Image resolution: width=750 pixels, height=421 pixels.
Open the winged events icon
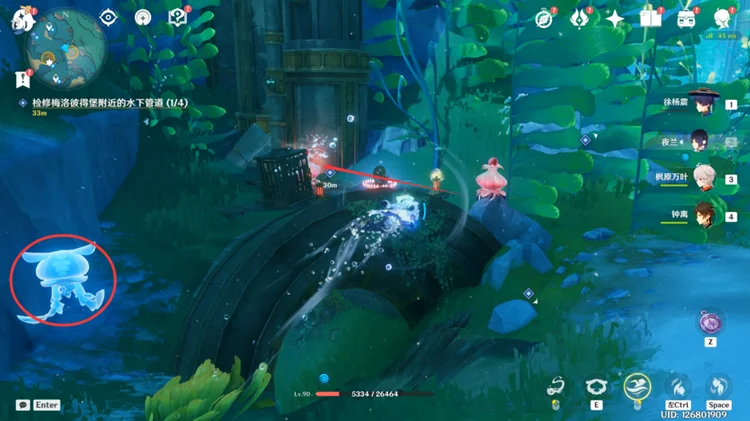579,18
